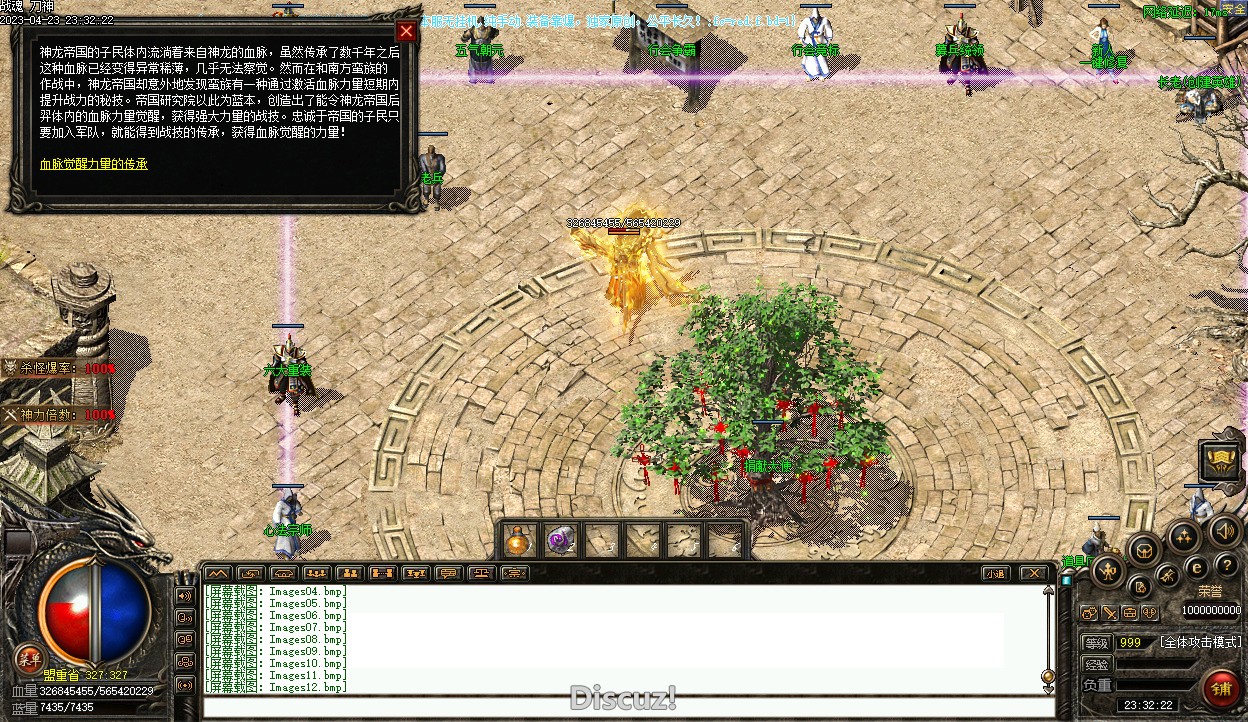Viewport: 1248px width, 722px height.
Task: Click the 小退 logout button
Action: [994, 574]
